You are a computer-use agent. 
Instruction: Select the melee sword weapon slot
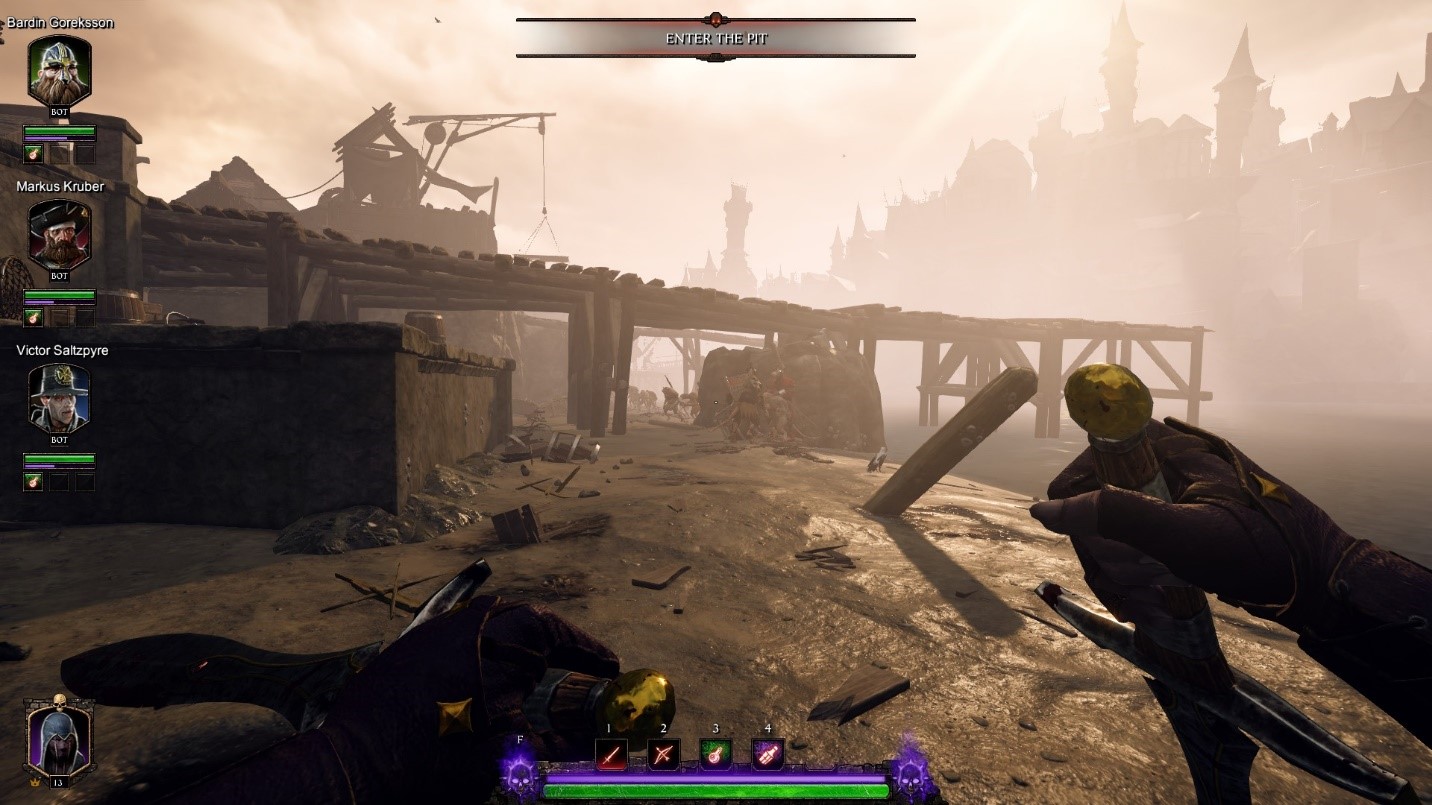[x=611, y=754]
